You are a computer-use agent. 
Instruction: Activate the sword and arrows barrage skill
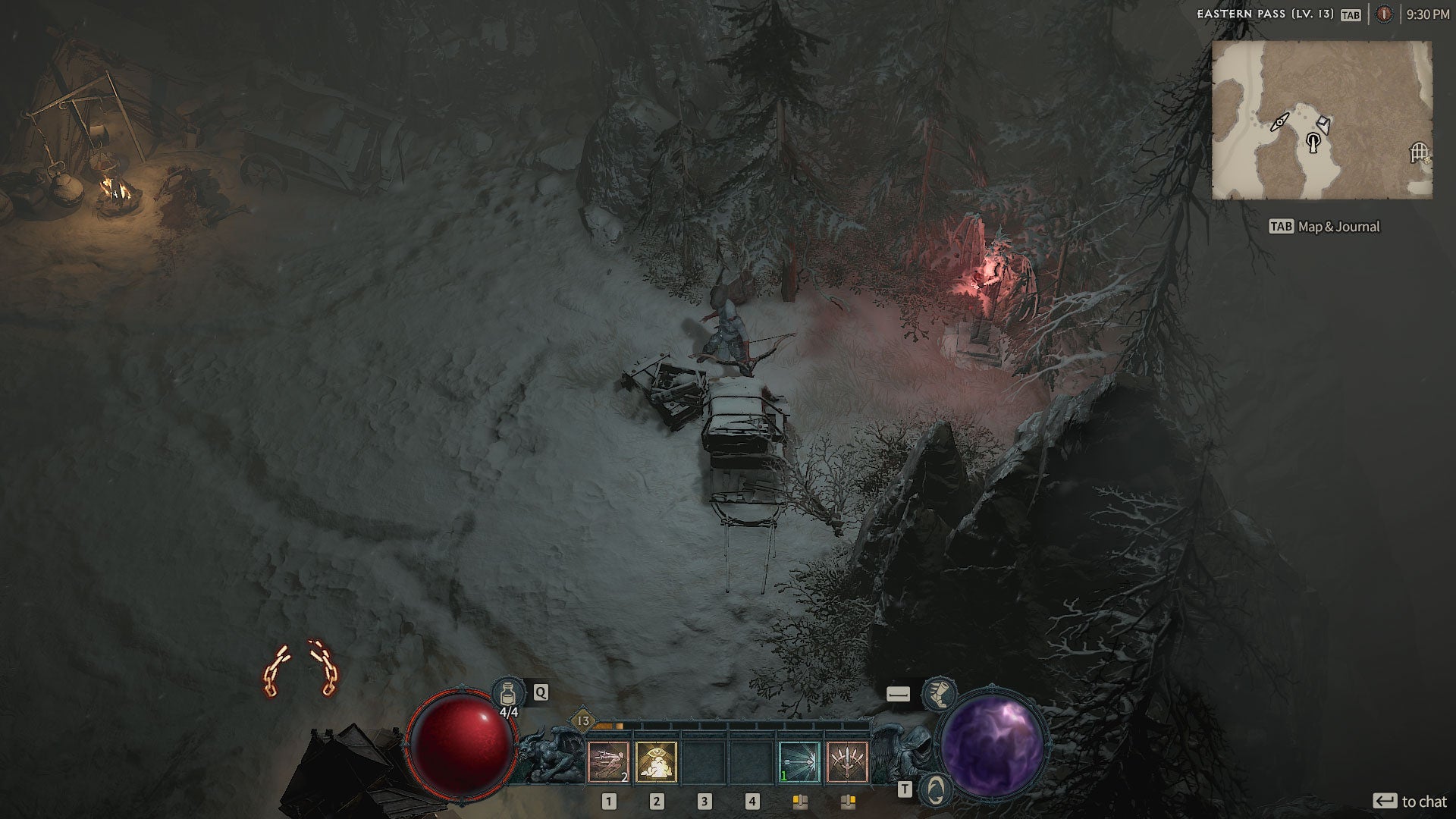(847, 761)
